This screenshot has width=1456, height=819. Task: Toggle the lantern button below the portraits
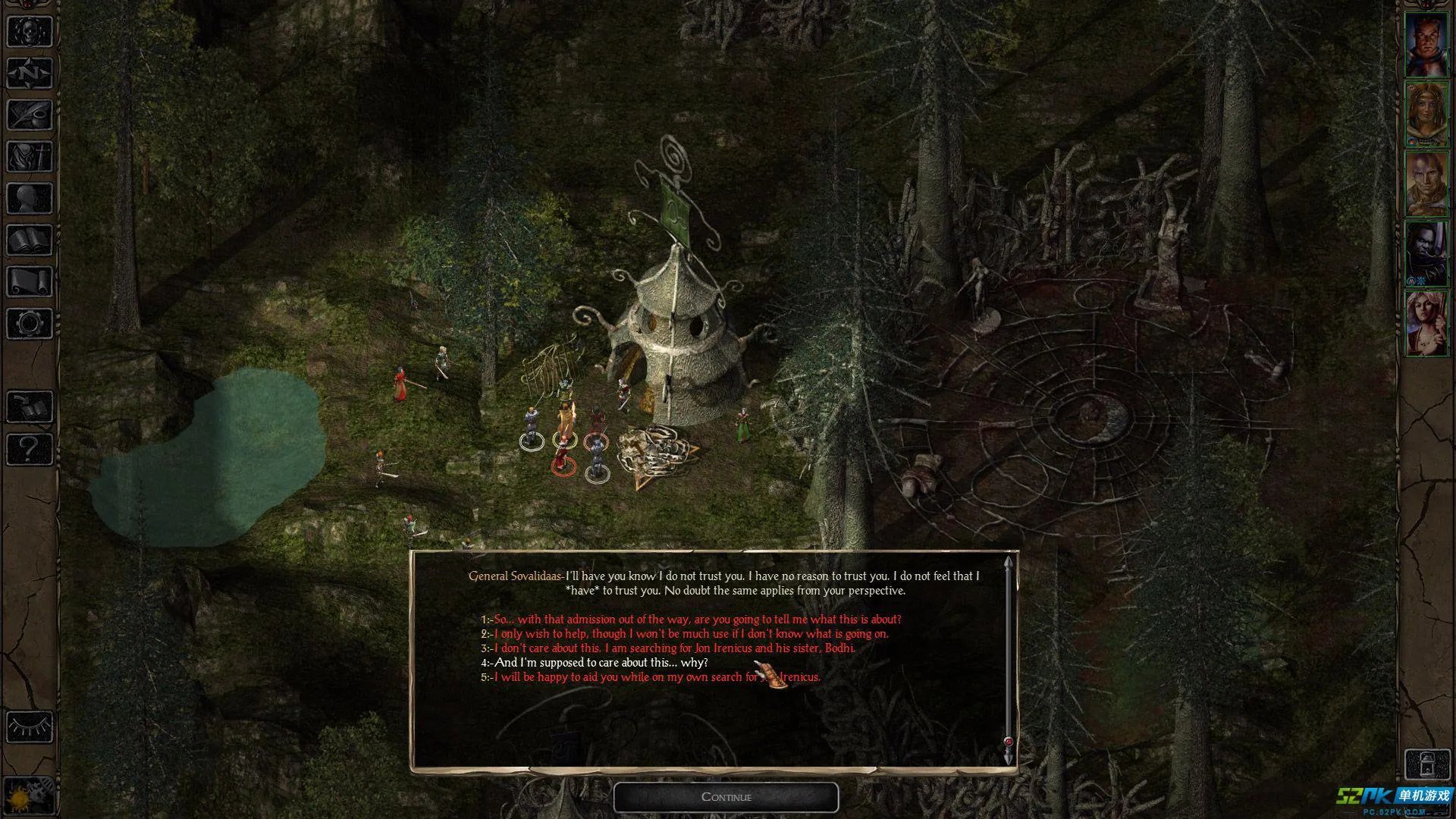click(1426, 763)
